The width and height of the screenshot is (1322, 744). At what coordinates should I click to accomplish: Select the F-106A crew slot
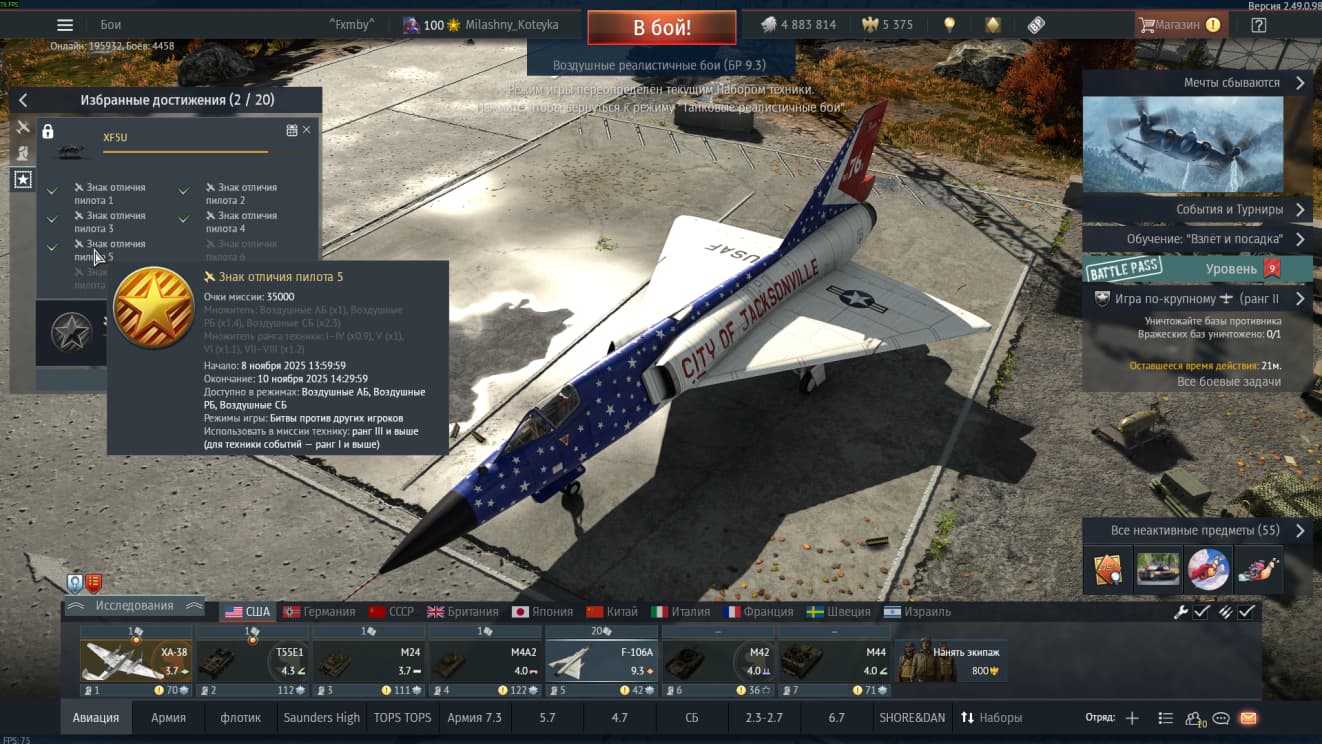coord(602,661)
